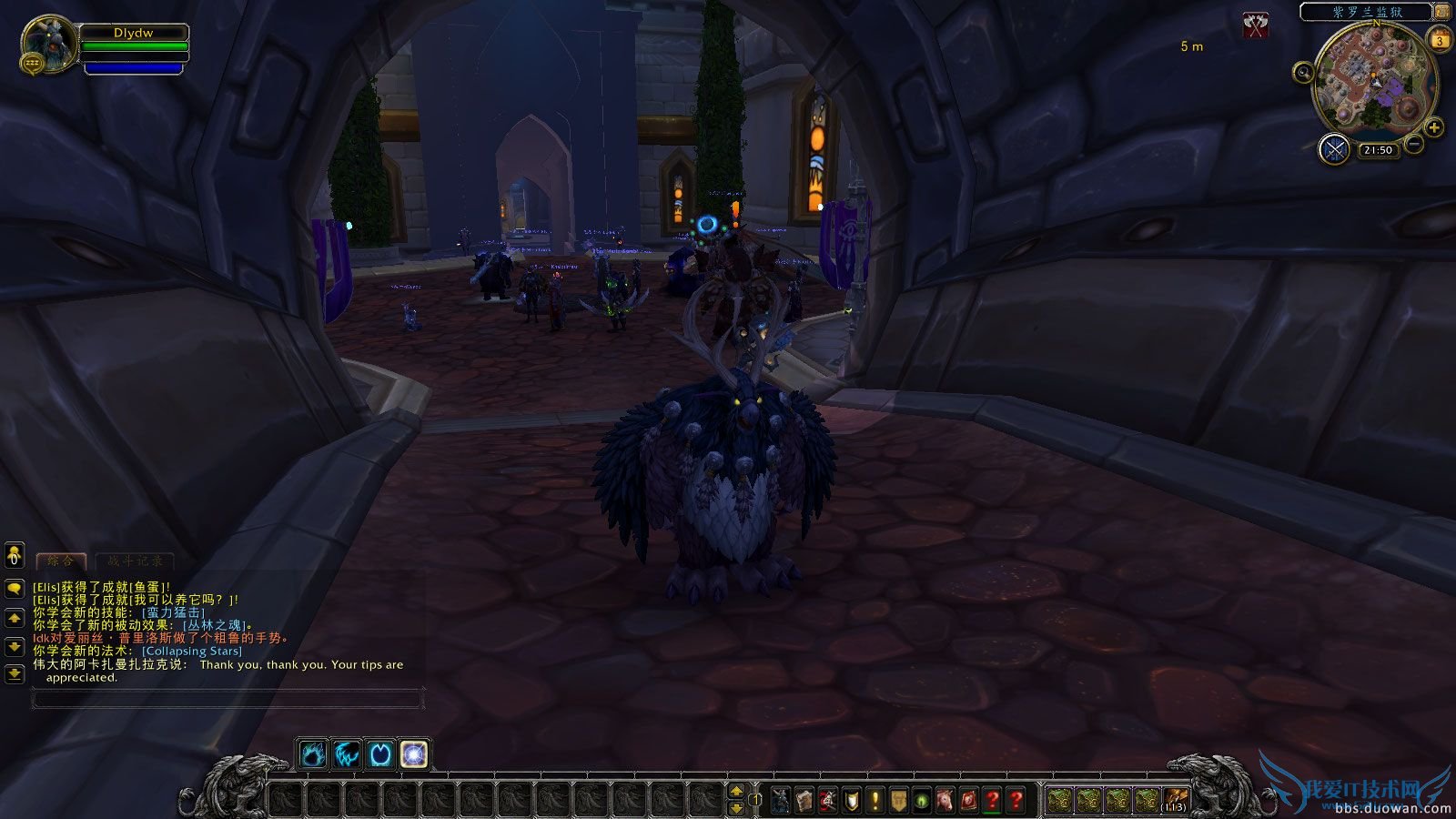Click the [Collapsing Stars] spell link in chat
The image size is (1456, 819).
[x=192, y=651]
